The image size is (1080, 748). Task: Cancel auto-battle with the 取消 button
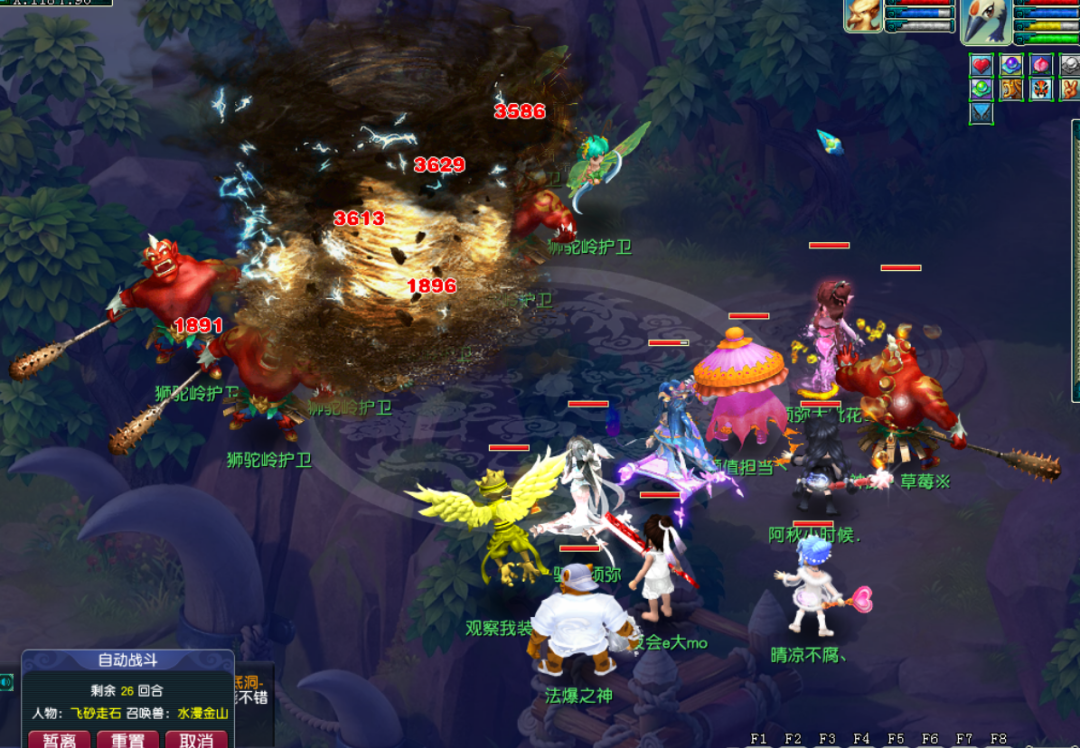pos(196,740)
